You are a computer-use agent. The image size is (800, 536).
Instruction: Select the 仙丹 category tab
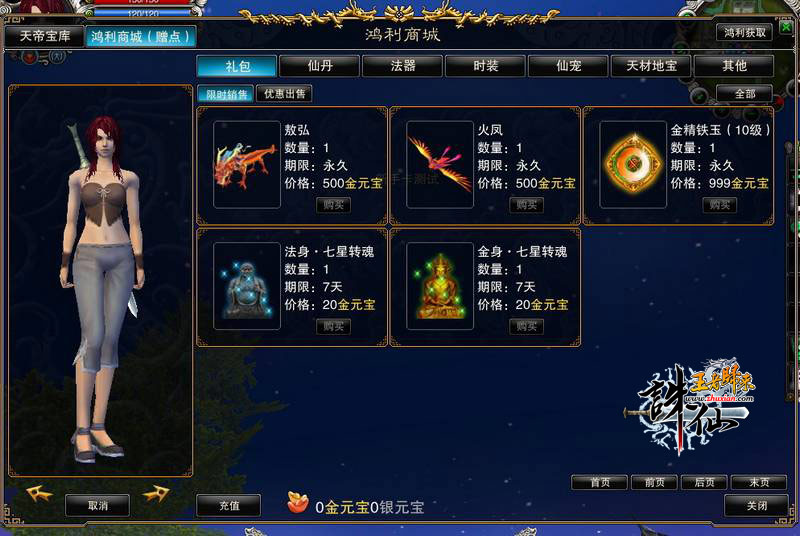(x=320, y=66)
